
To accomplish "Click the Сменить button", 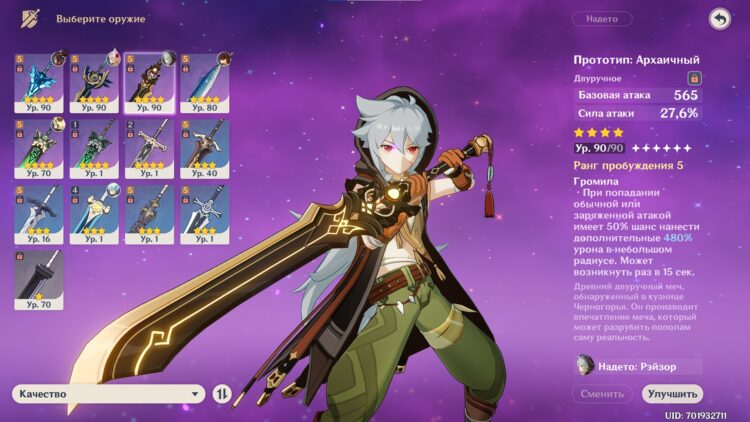I will (x=602, y=394).
